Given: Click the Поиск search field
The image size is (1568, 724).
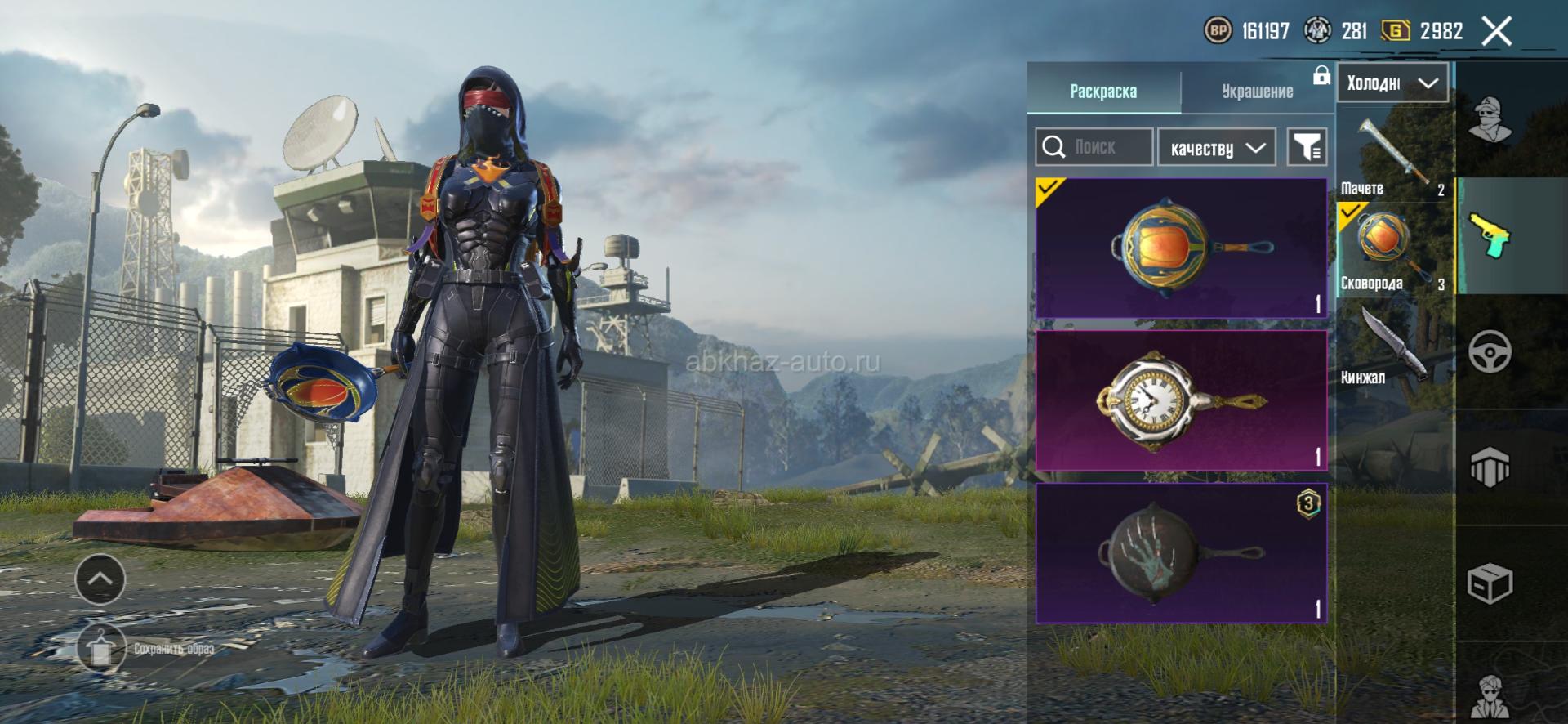Looking at the screenshot, I should pyautogui.click(x=1094, y=147).
